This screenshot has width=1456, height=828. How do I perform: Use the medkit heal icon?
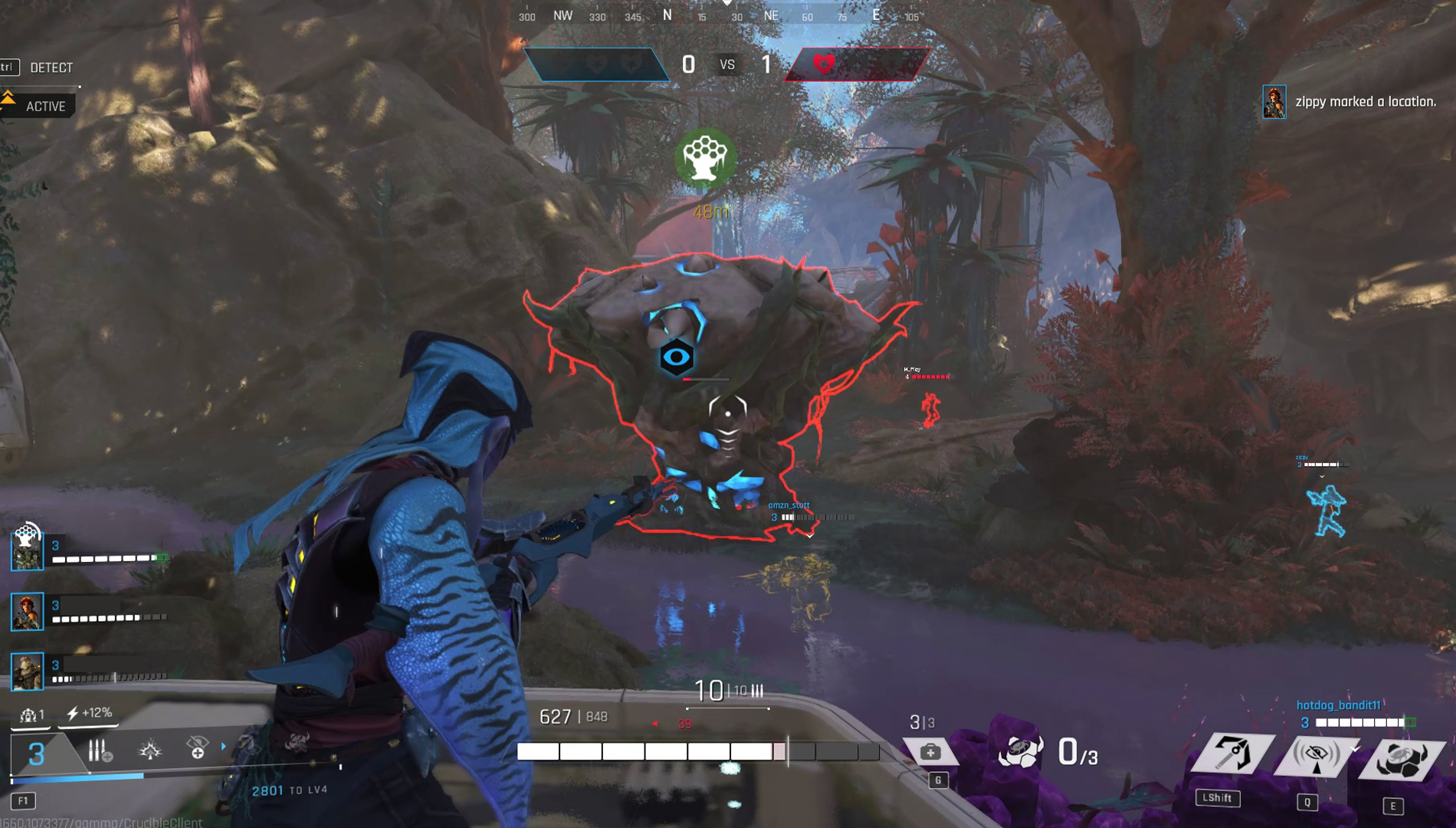930,752
